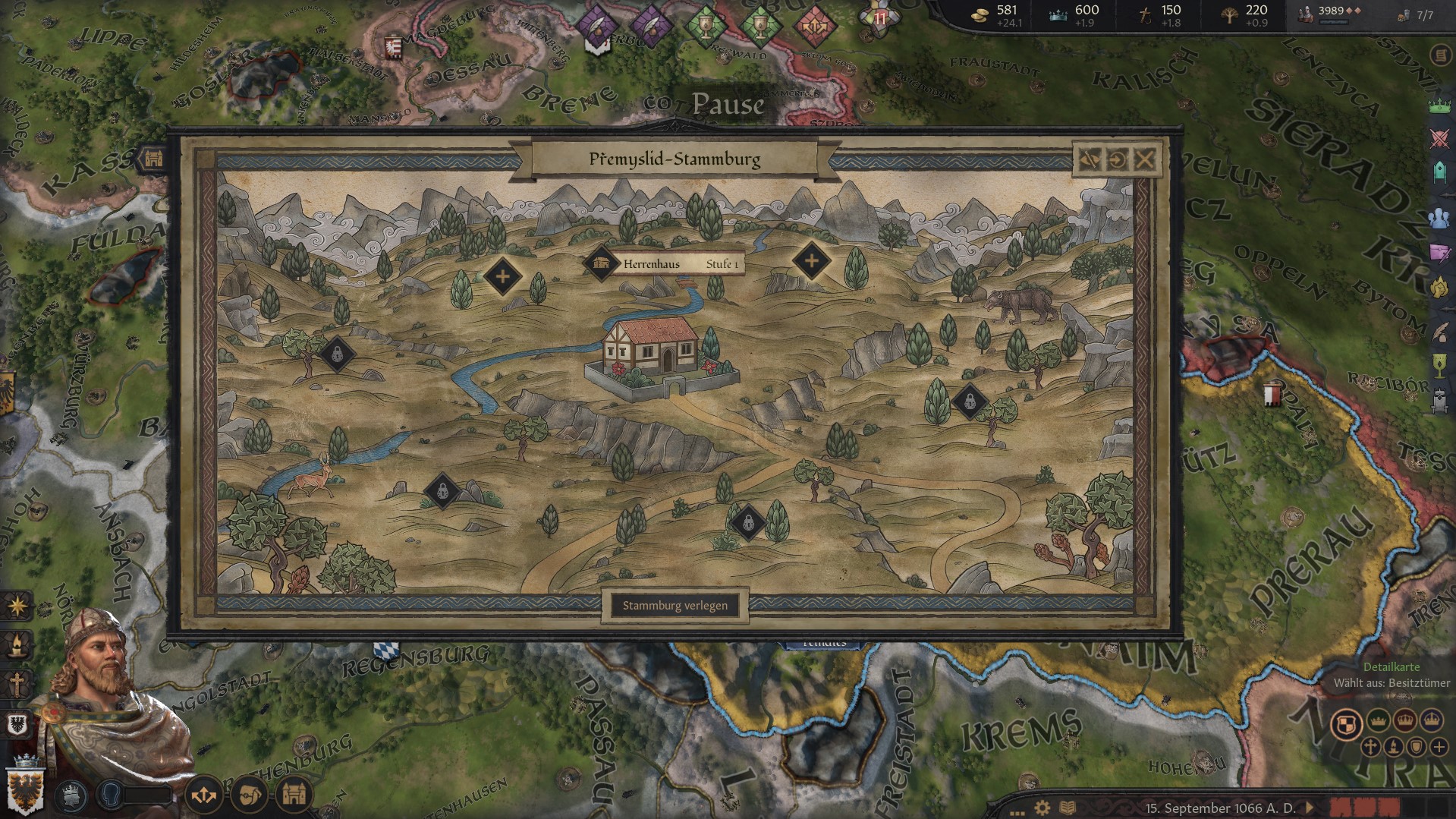
Task: Click the three-arrows military button in bottom bar
Action: tap(203, 795)
